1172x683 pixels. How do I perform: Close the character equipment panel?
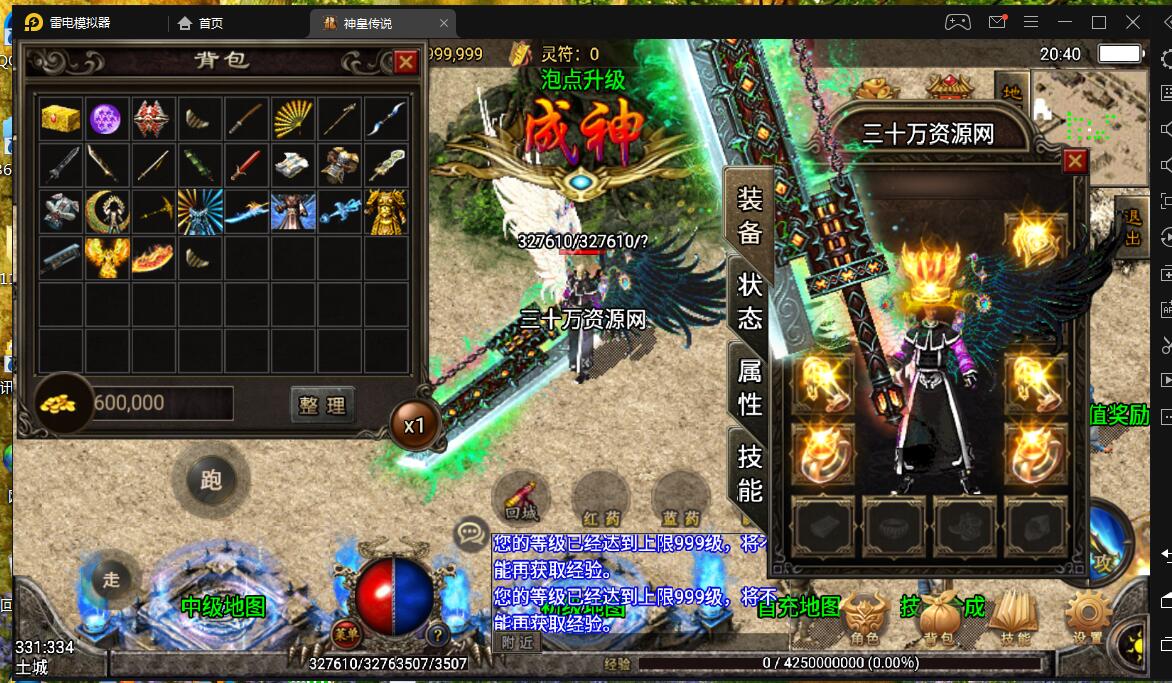coord(1075,161)
